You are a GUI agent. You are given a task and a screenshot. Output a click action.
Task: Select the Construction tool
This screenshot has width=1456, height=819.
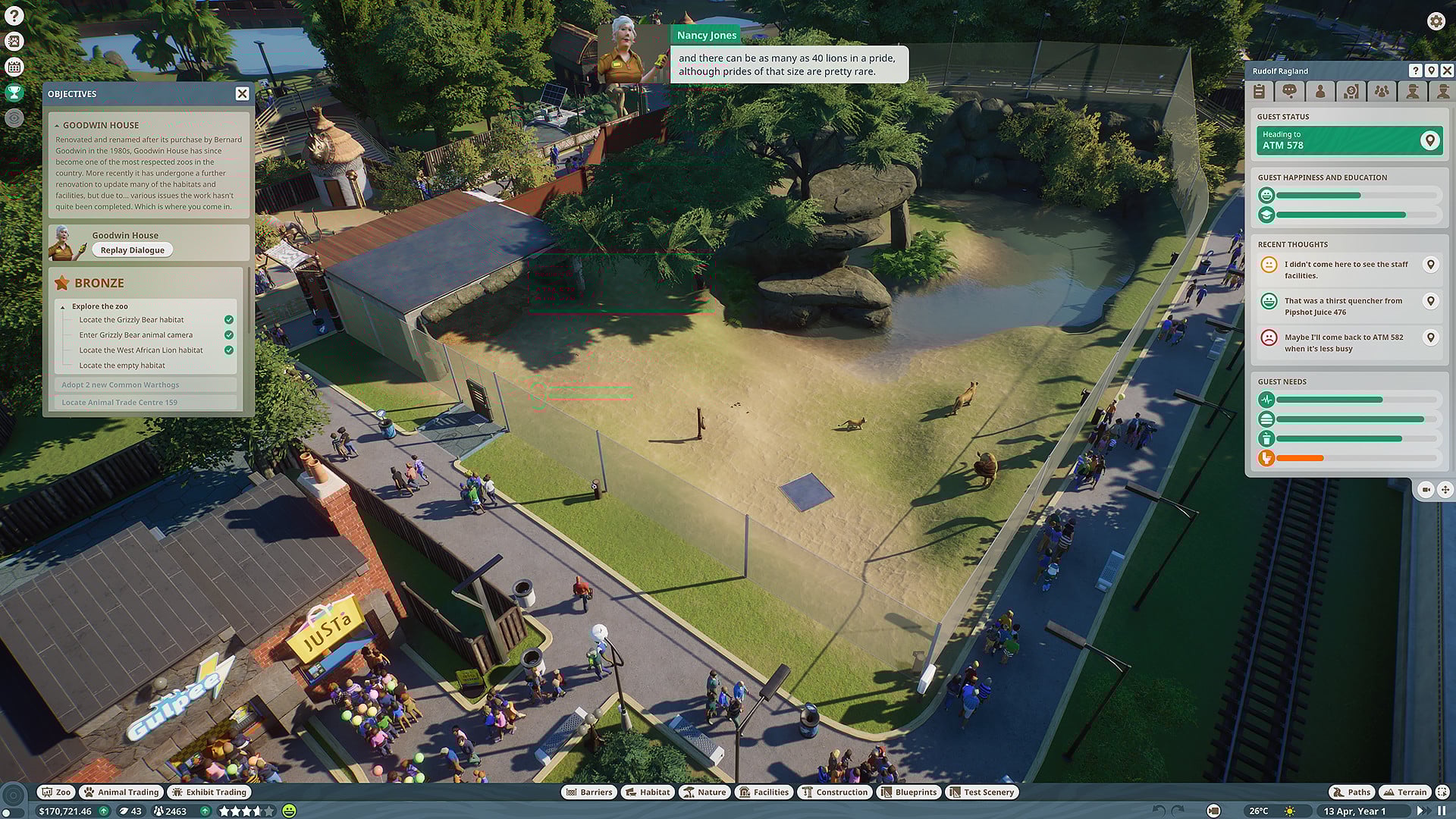[835, 792]
